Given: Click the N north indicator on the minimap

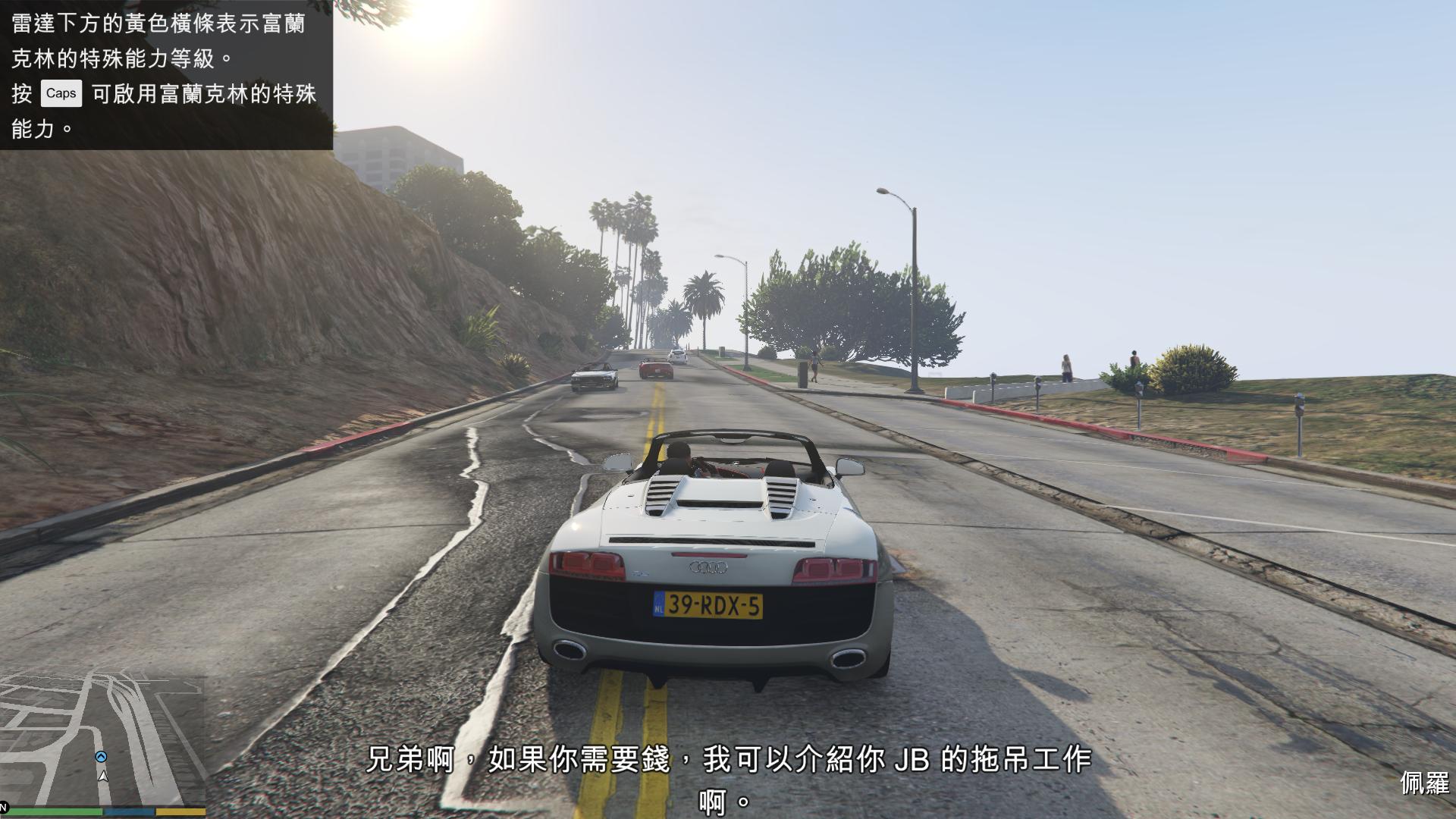Looking at the screenshot, I should [x=4, y=808].
